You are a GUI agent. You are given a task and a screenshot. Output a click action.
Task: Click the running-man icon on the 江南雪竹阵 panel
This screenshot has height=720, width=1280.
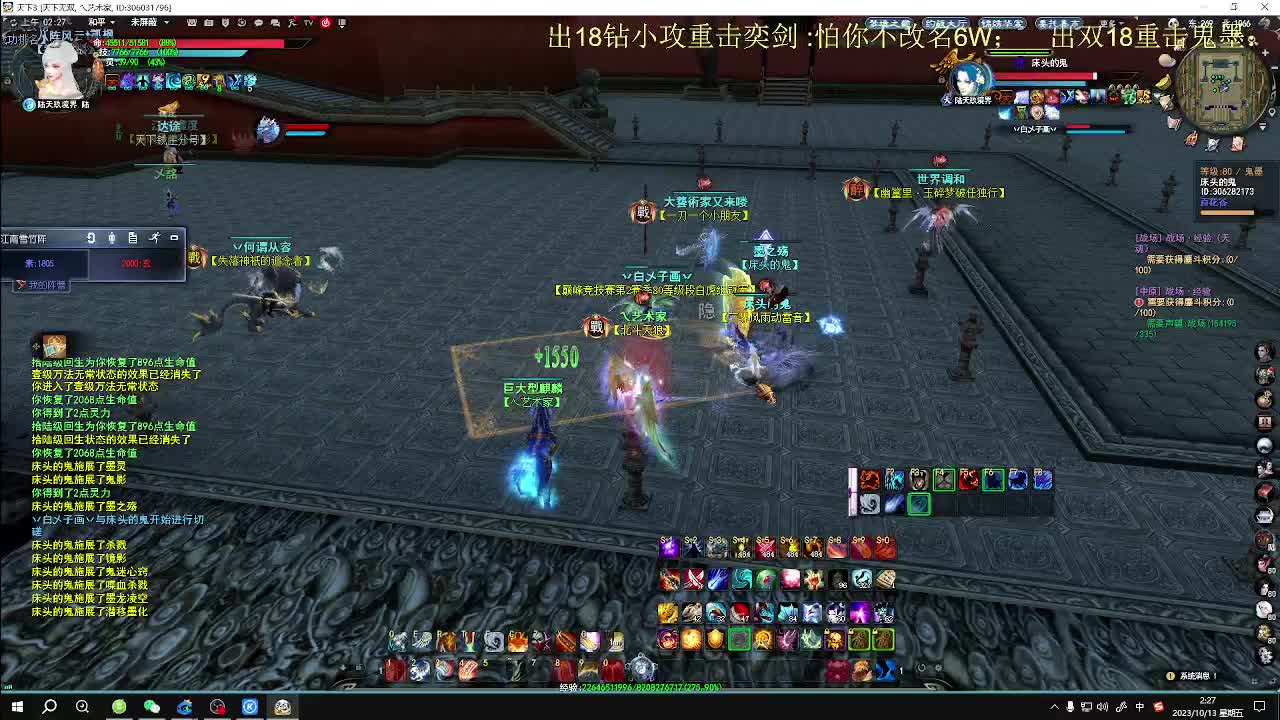[x=155, y=238]
